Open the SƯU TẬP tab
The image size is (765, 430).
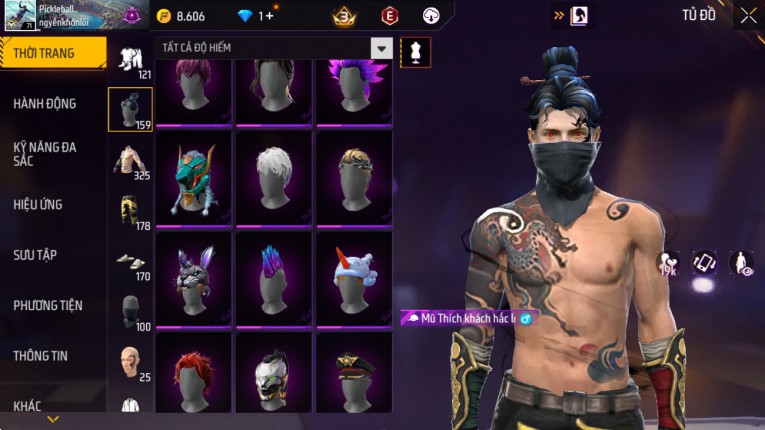[35, 255]
